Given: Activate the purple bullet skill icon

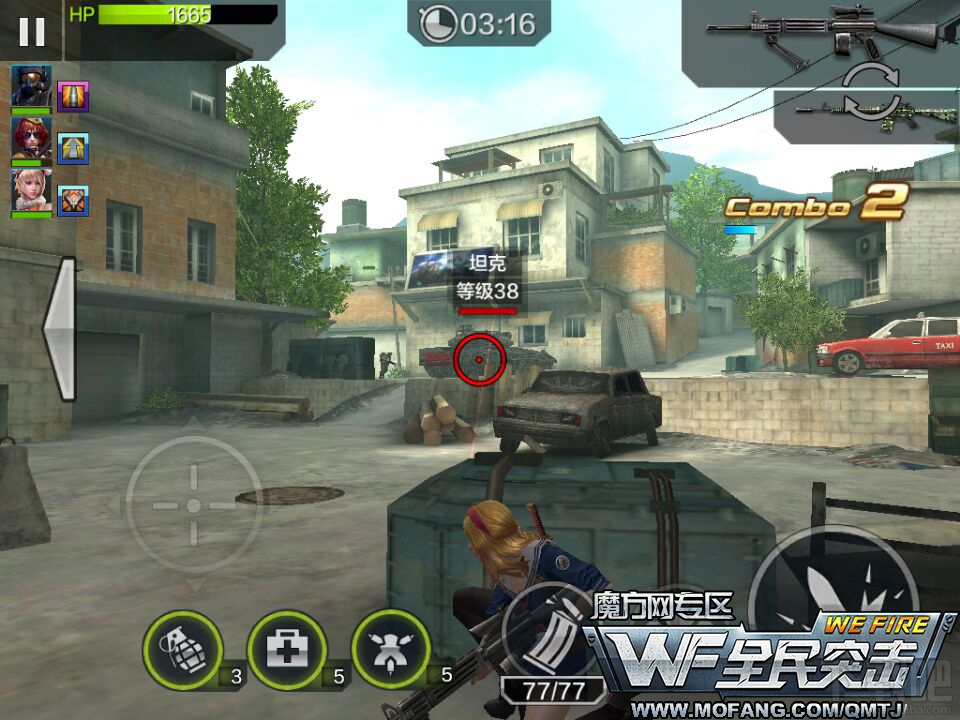Looking at the screenshot, I should [73, 97].
